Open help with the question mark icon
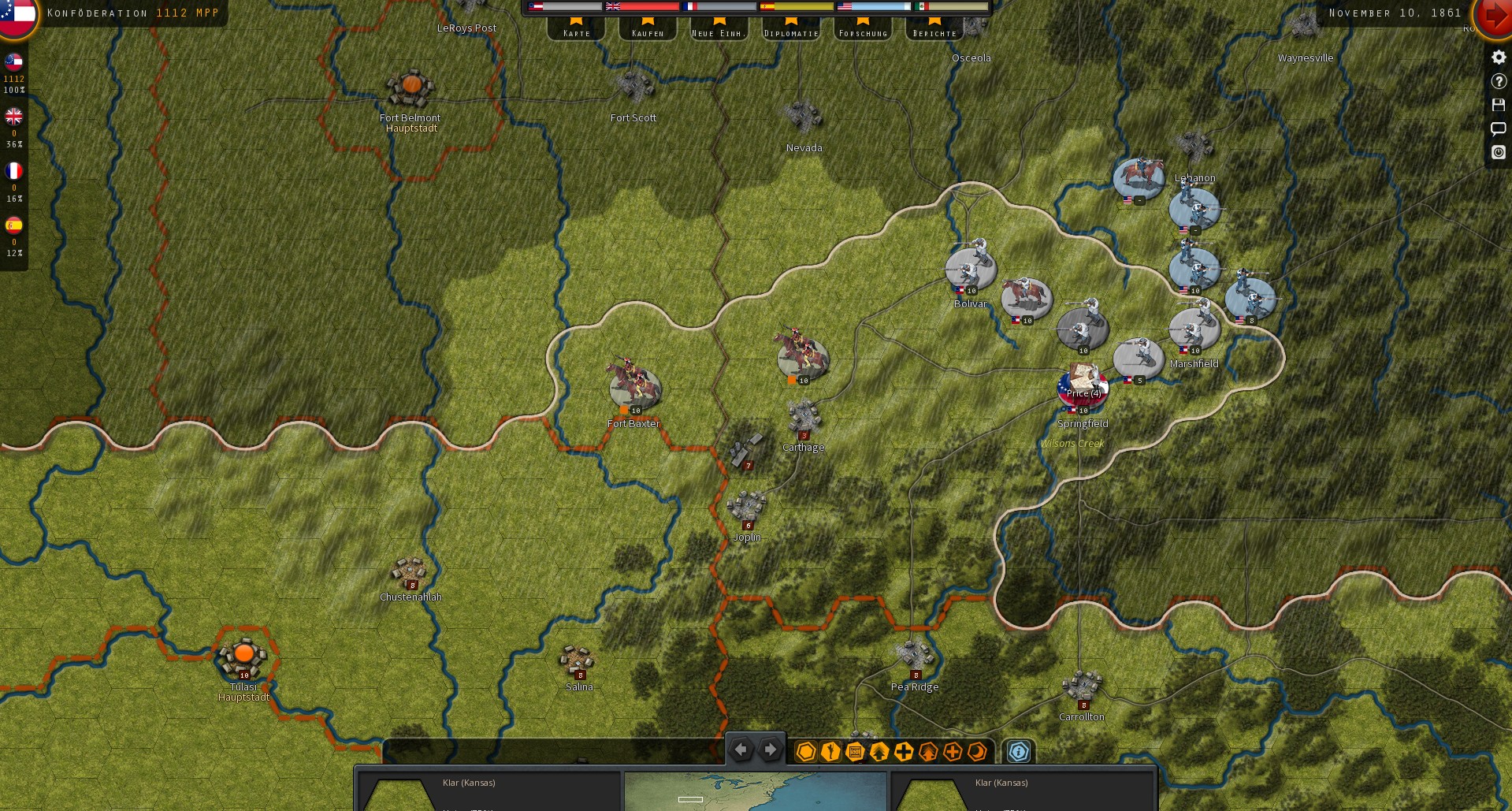The image size is (1512, 811). click(x=1499, y=81)
